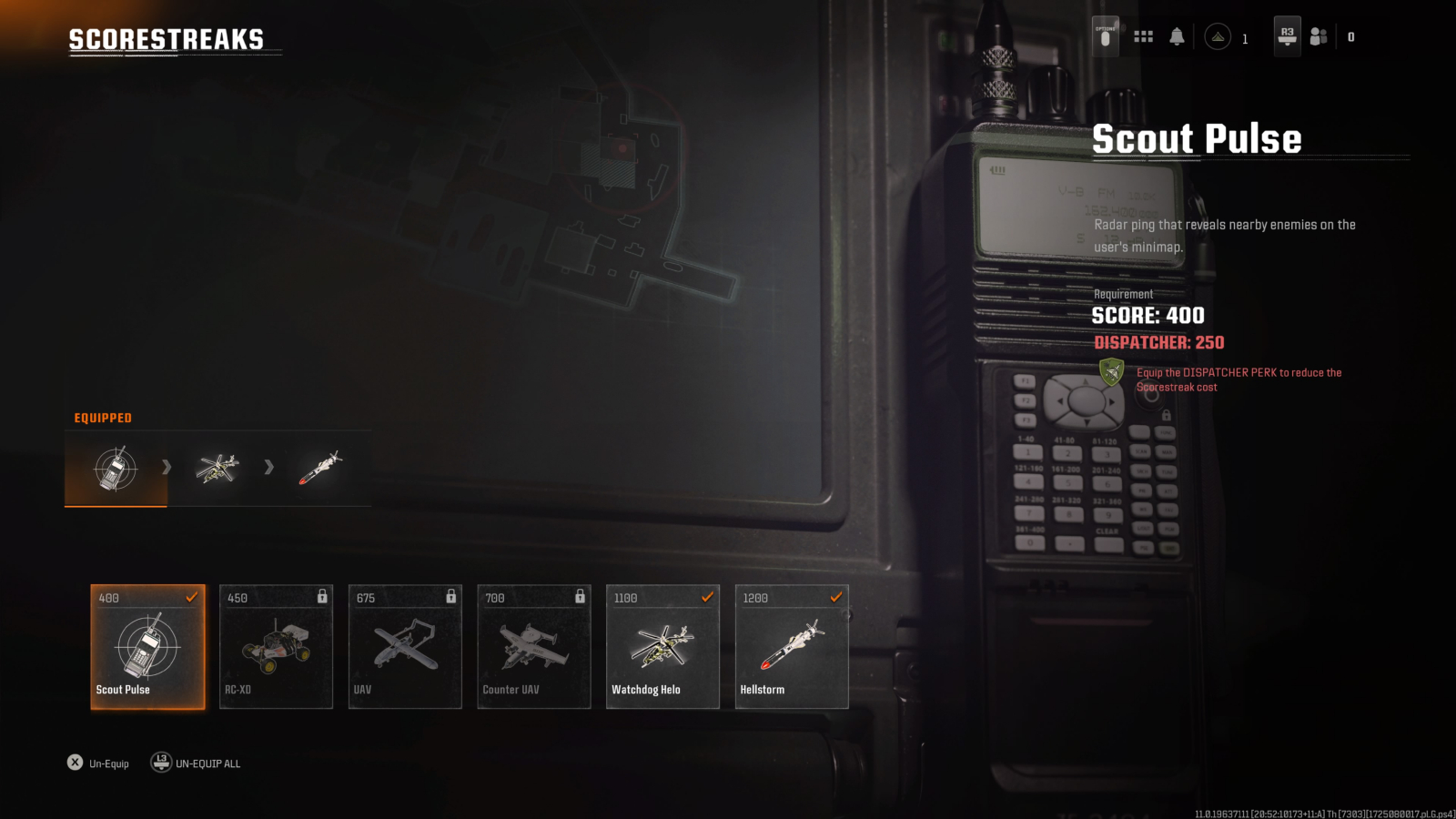
Task: Click the Watchdog Helo scorestreak icon
Action: tap(662, 646)
